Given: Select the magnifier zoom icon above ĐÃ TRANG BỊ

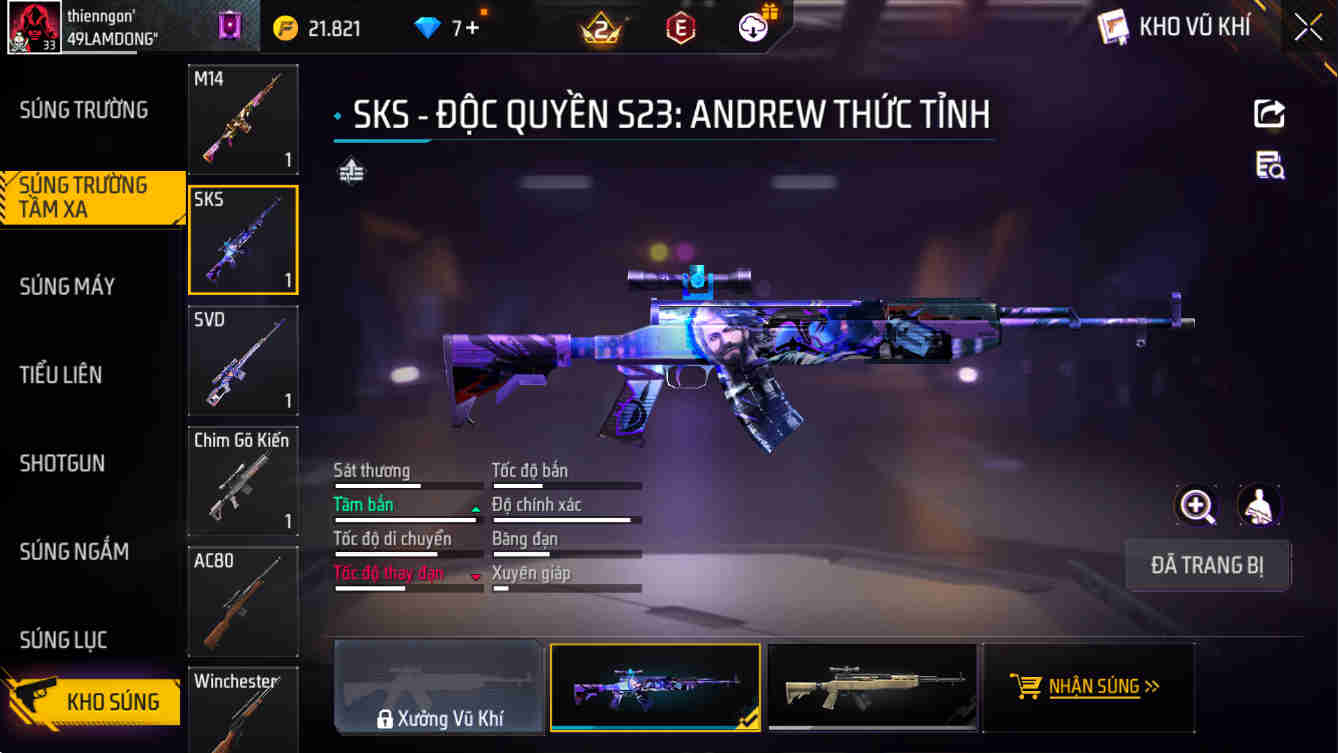Looking at the screenshot, I should click(1196, 506).
